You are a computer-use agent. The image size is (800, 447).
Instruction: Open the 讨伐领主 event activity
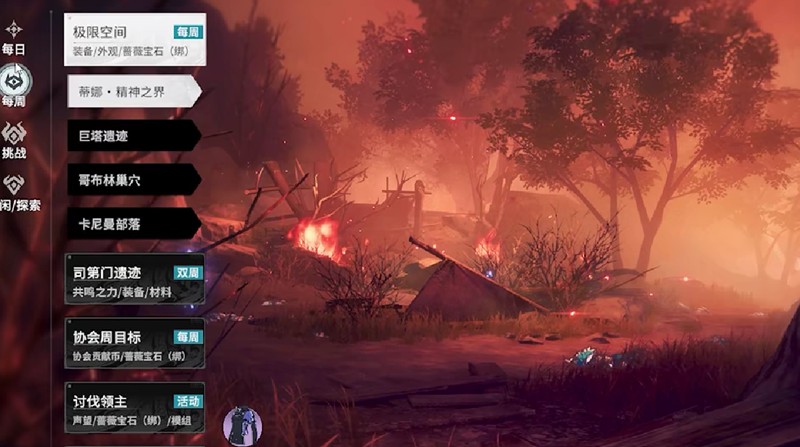pos(135,406)
